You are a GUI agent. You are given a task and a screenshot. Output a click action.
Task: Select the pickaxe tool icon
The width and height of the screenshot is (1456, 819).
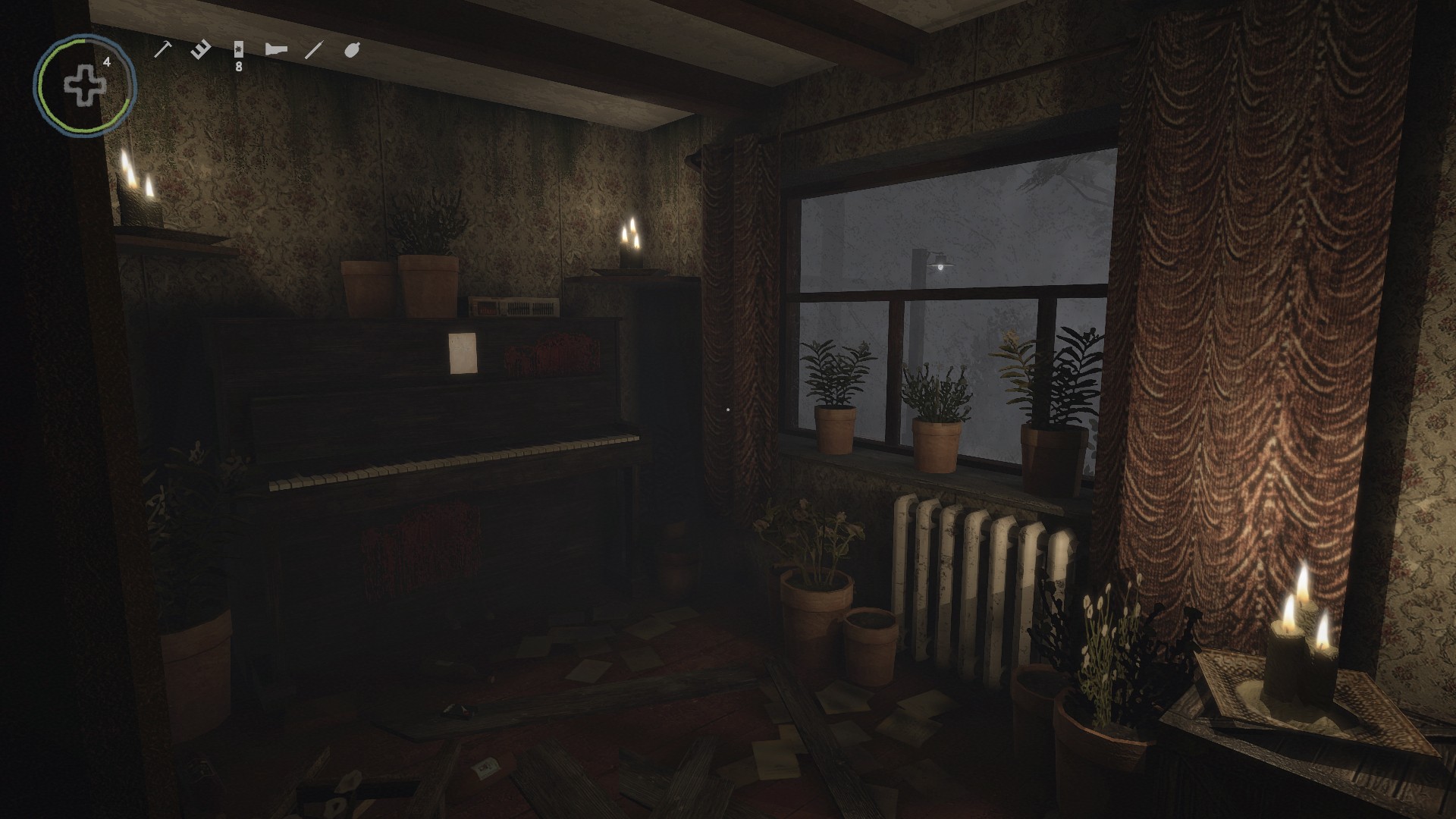[x=163, y=50]
